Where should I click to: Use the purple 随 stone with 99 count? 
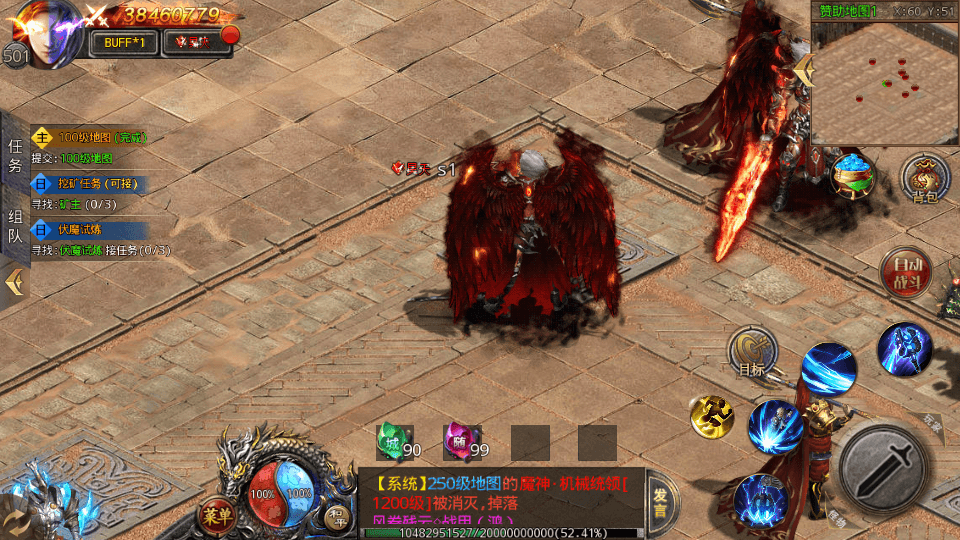457,440
